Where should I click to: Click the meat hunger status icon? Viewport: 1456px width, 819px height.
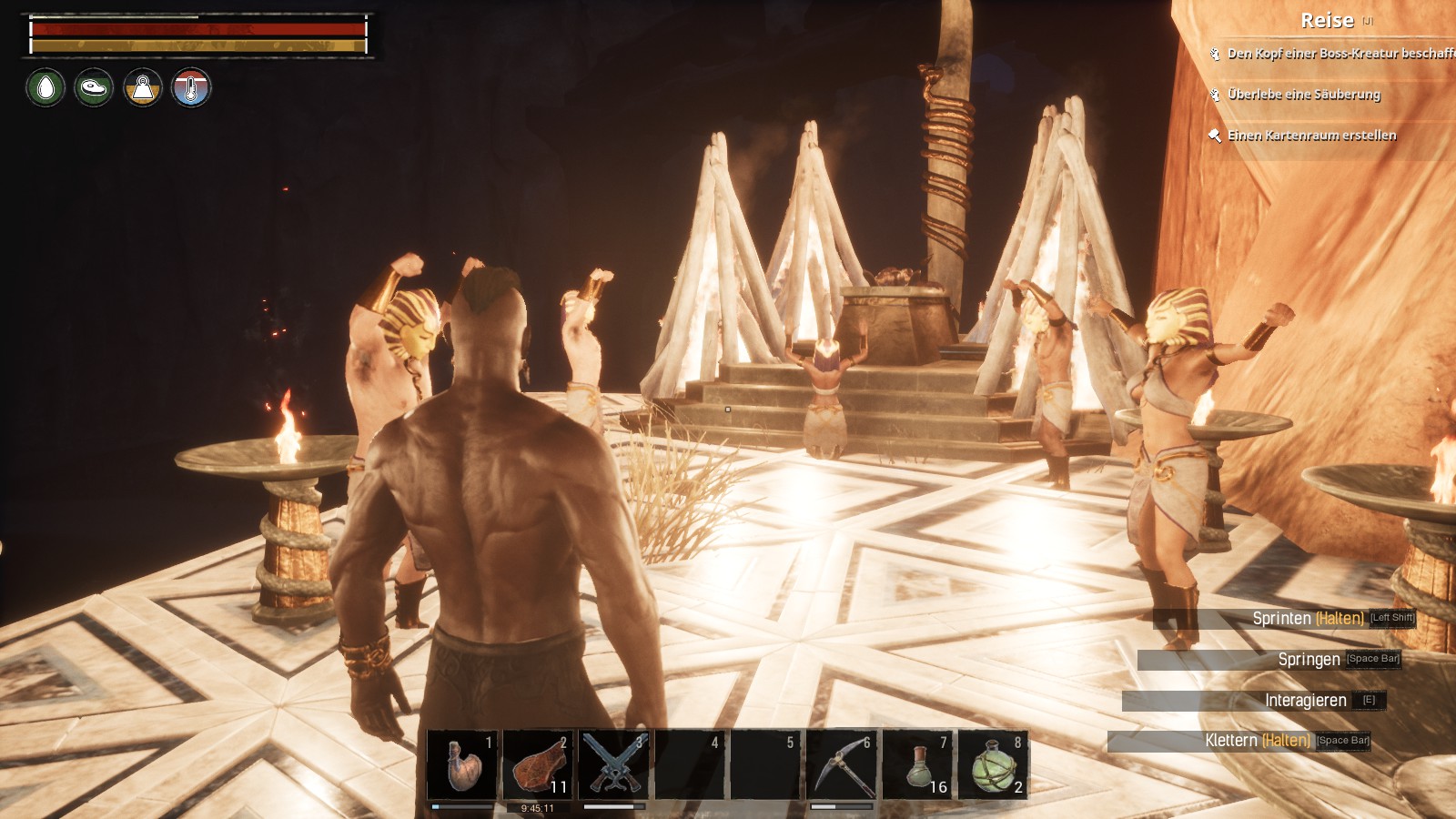(94, 88)
